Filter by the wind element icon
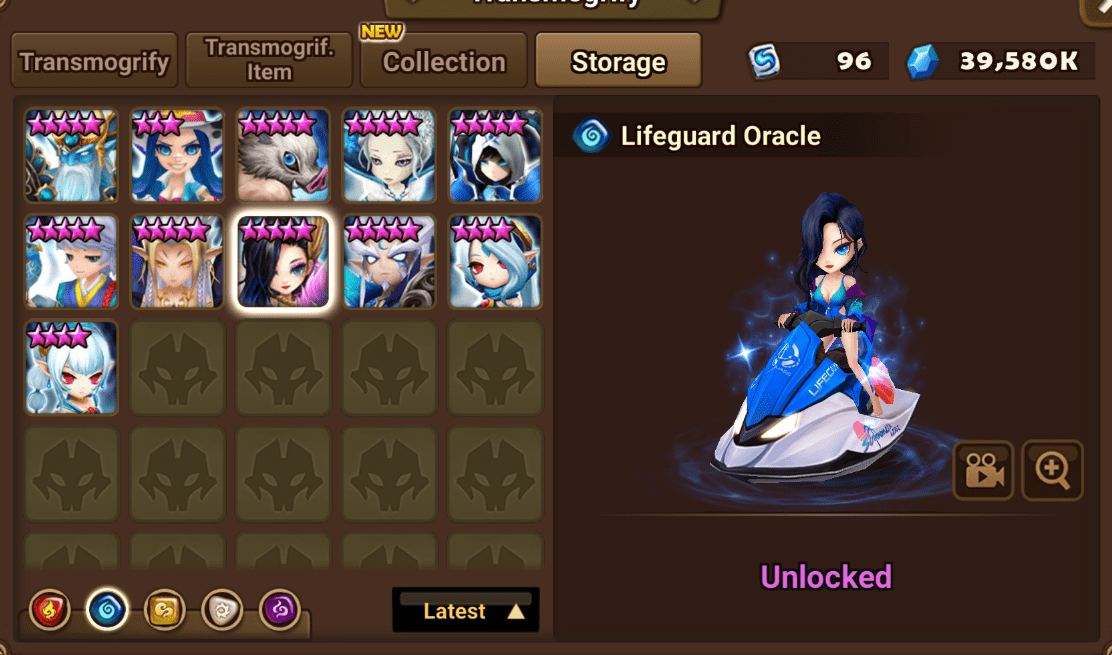This screenshot has height=655, width=1112. (x=164, y=609)
